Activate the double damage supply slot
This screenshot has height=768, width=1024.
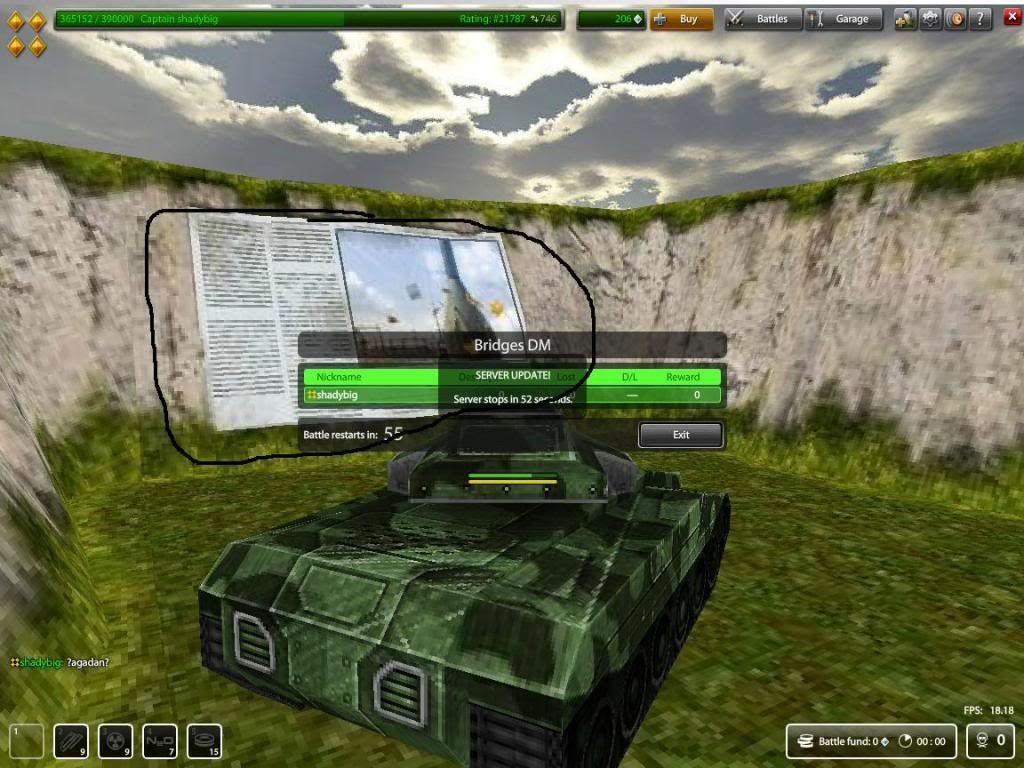[x=115, y=741]
